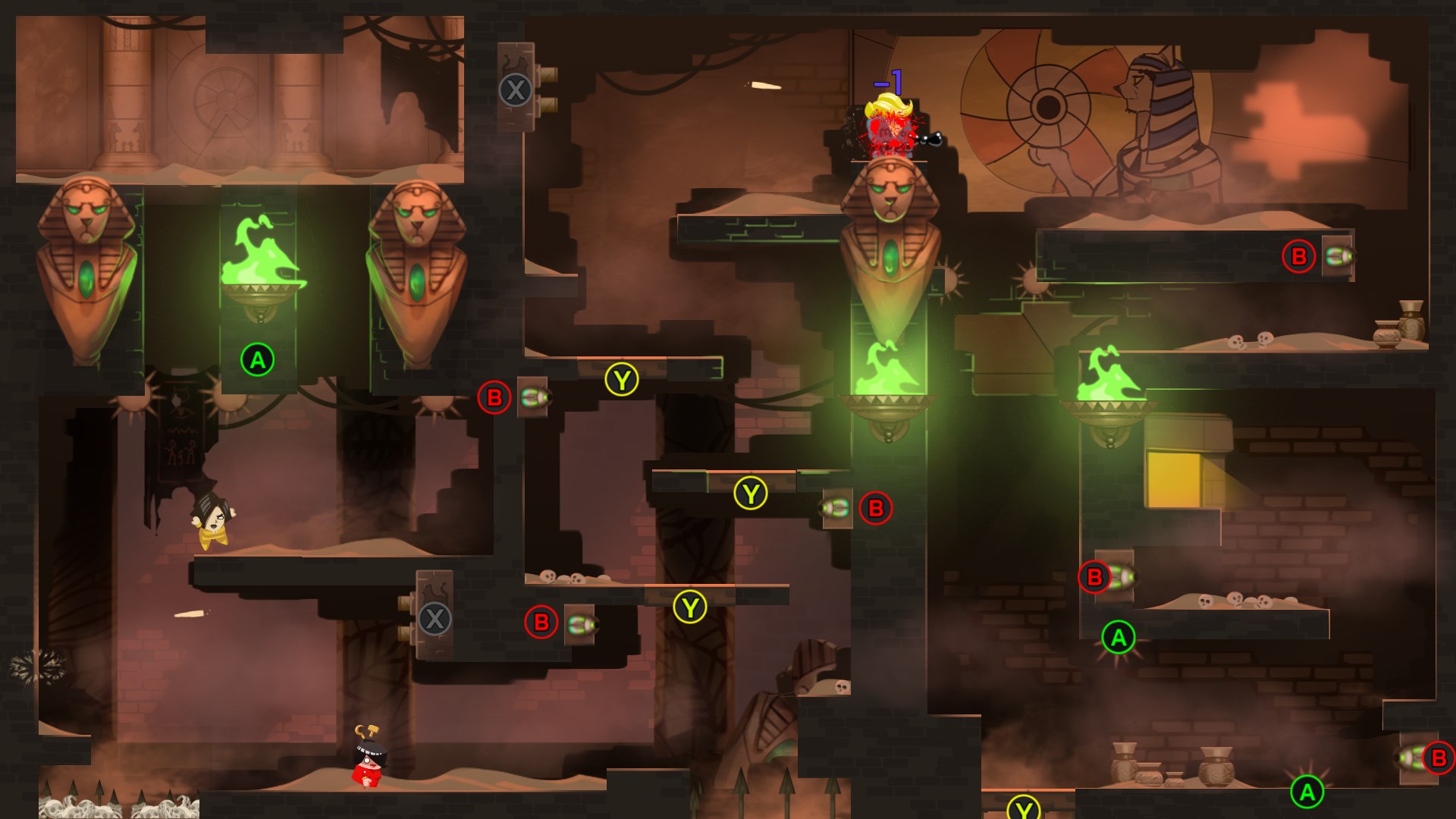Toggle the green A prompt under the left torch
This screenshot has height=819, width=1456.
click(x=256, y=360)
